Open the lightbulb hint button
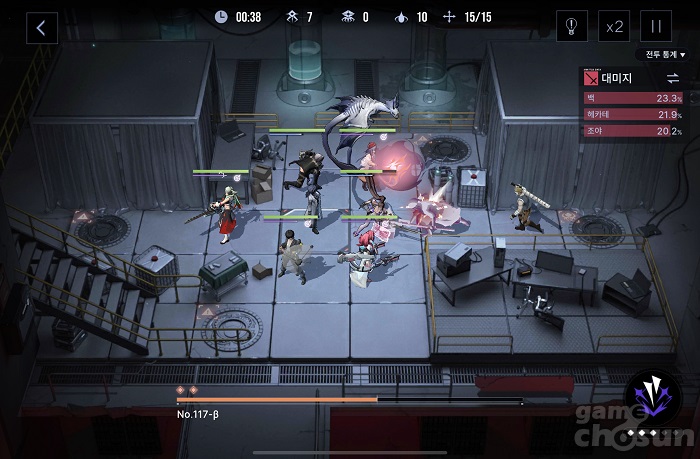700x459 pixels. tap(571, 27)
